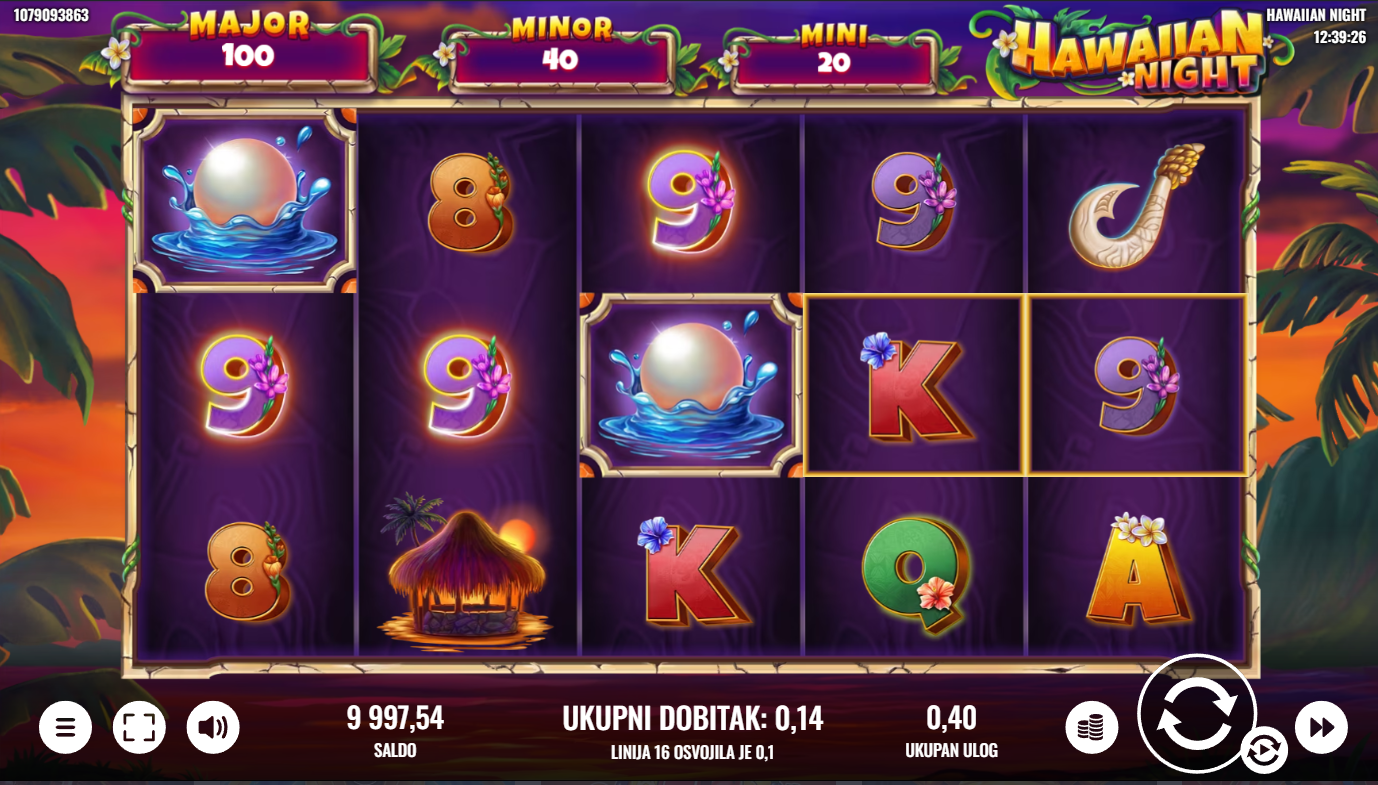
Task: Open the hamburger menu
Action: point(65,727)
